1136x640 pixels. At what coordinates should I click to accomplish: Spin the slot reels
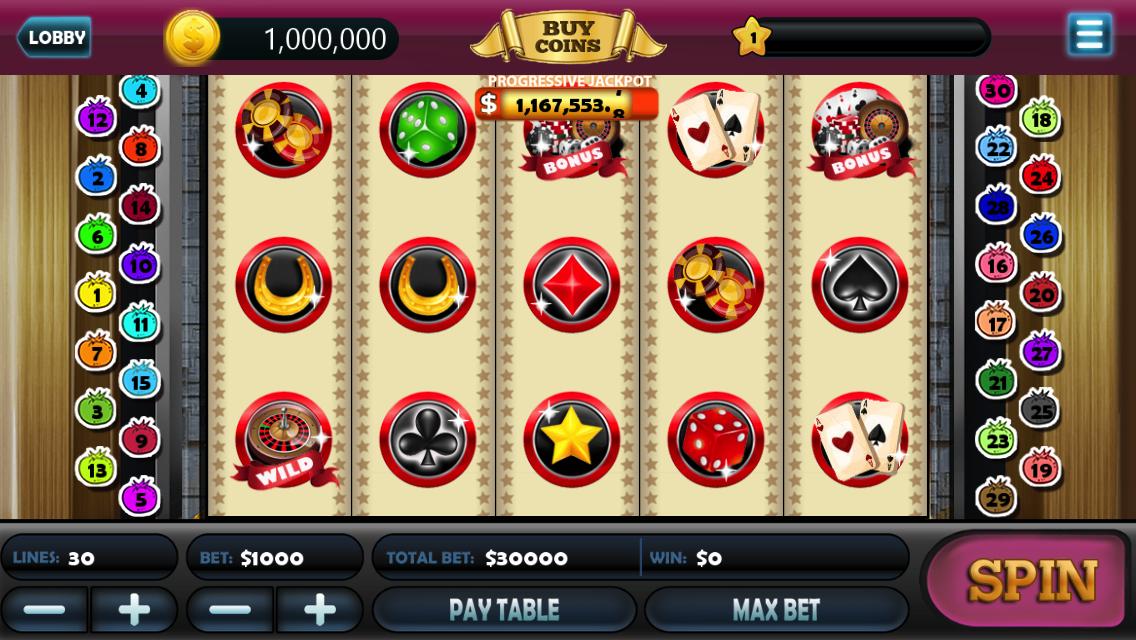pyautogui.click(x=1030, y=580)
